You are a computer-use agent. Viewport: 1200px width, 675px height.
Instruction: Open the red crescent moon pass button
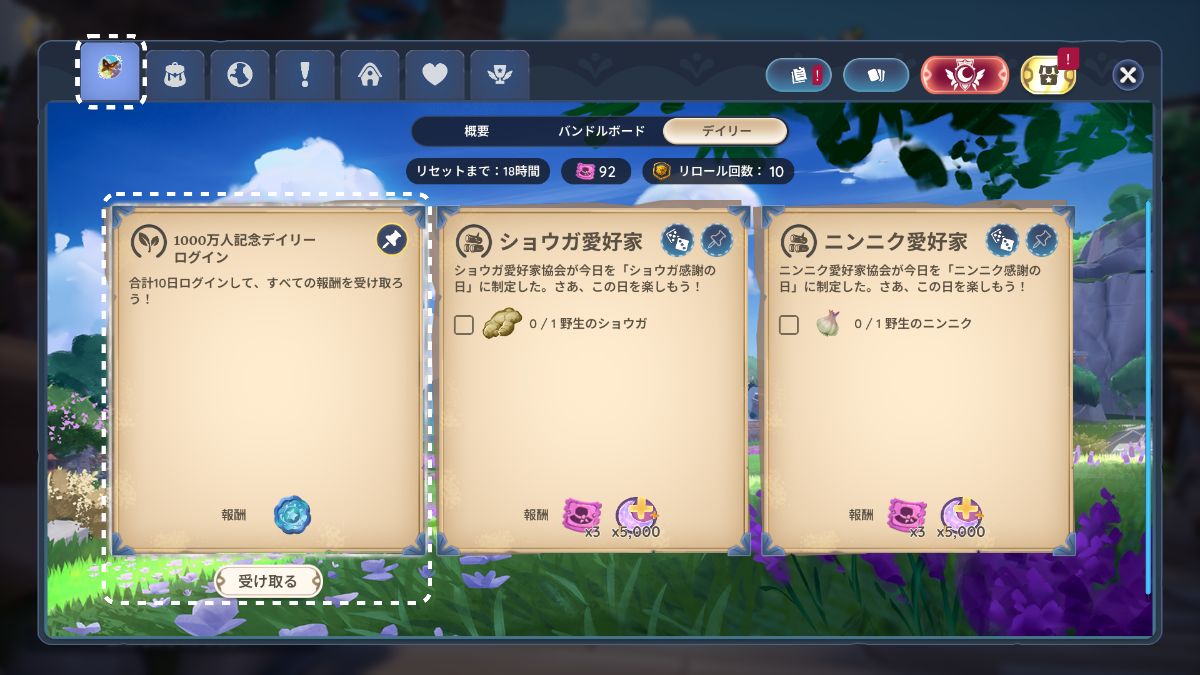coord(964,75)
